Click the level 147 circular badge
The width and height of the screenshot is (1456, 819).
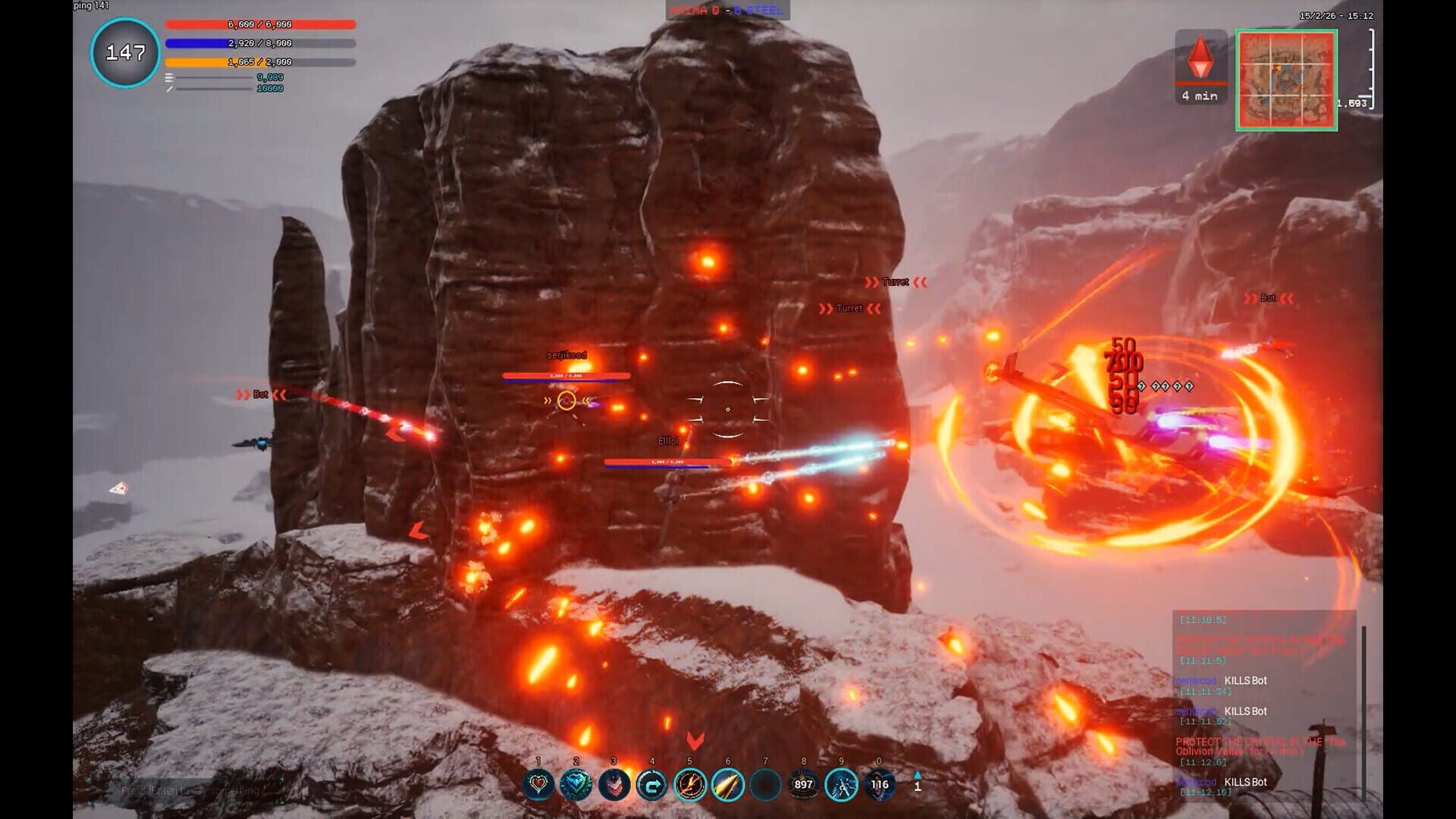click(125, 53)
